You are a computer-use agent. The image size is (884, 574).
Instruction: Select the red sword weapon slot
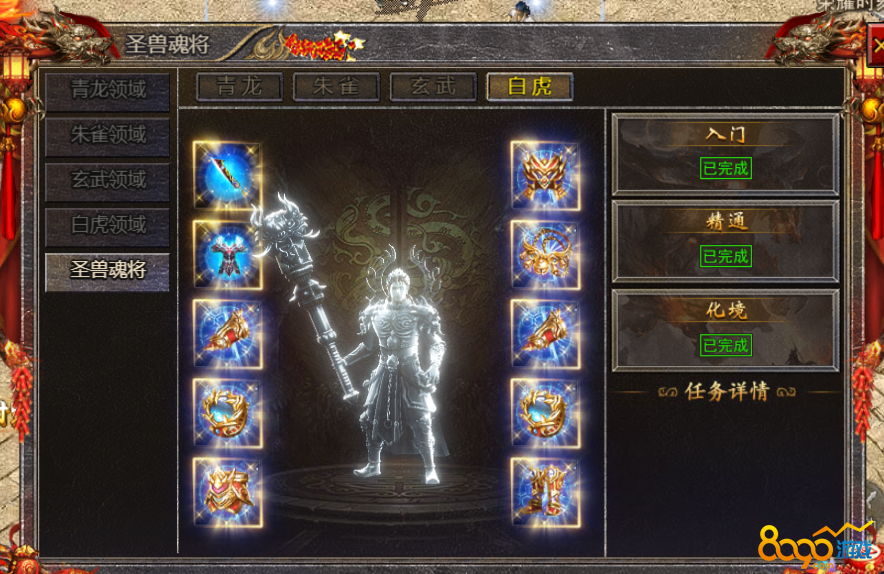[x=227, y=175]
